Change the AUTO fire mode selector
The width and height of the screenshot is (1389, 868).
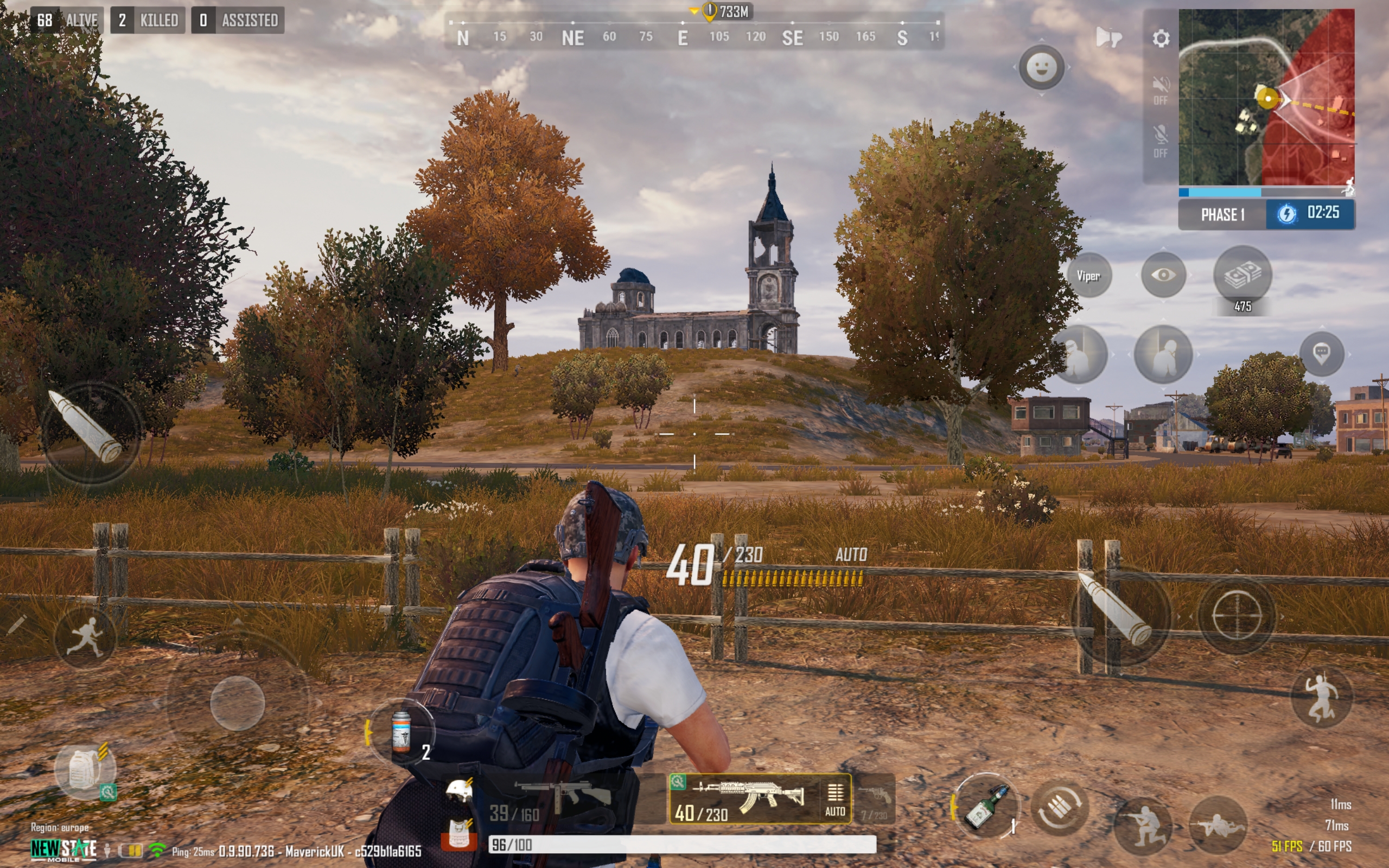point(834,799)
